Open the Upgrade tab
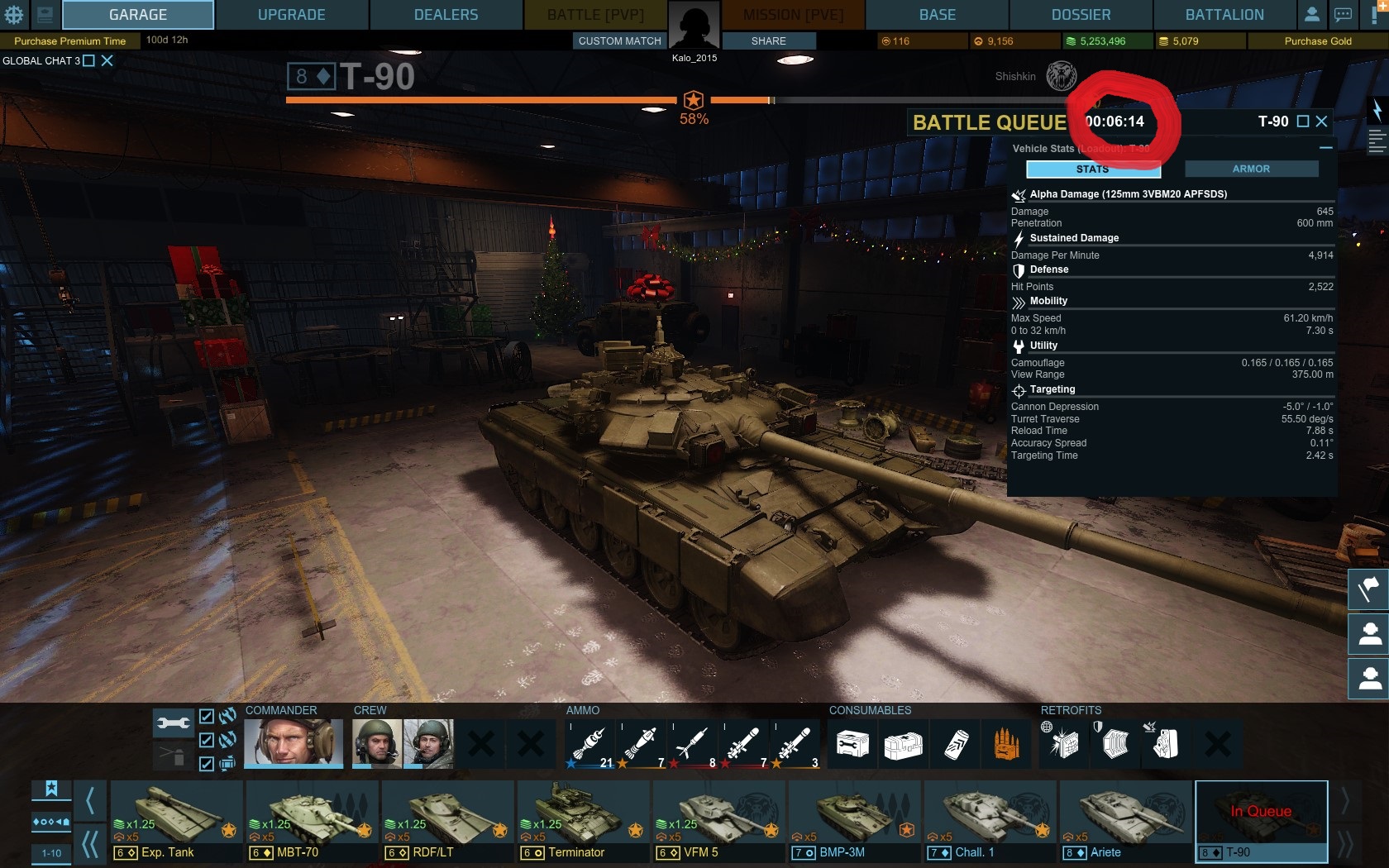1389x868 pixels. 291,15
